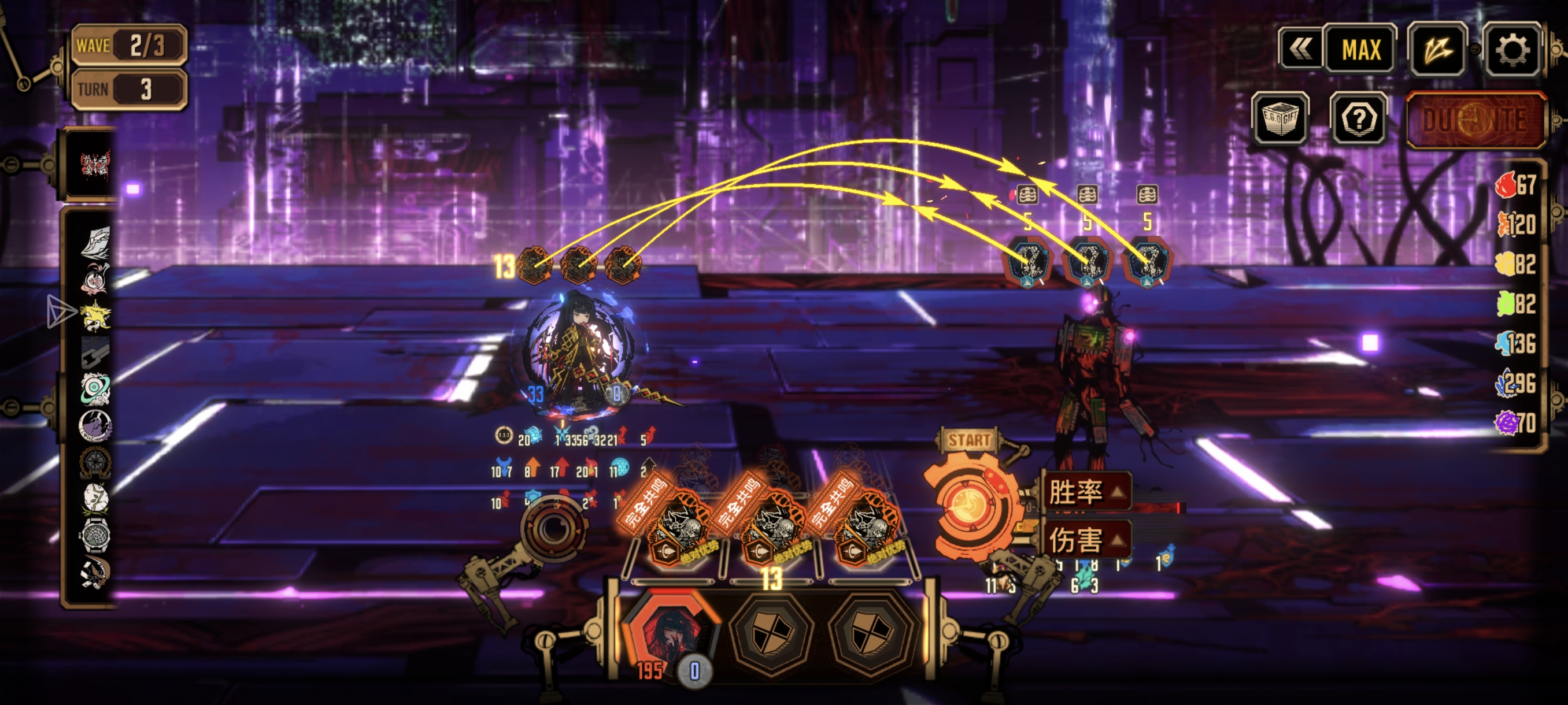Click the red DUI ANTE clock button

click(x=1475, y=120)
